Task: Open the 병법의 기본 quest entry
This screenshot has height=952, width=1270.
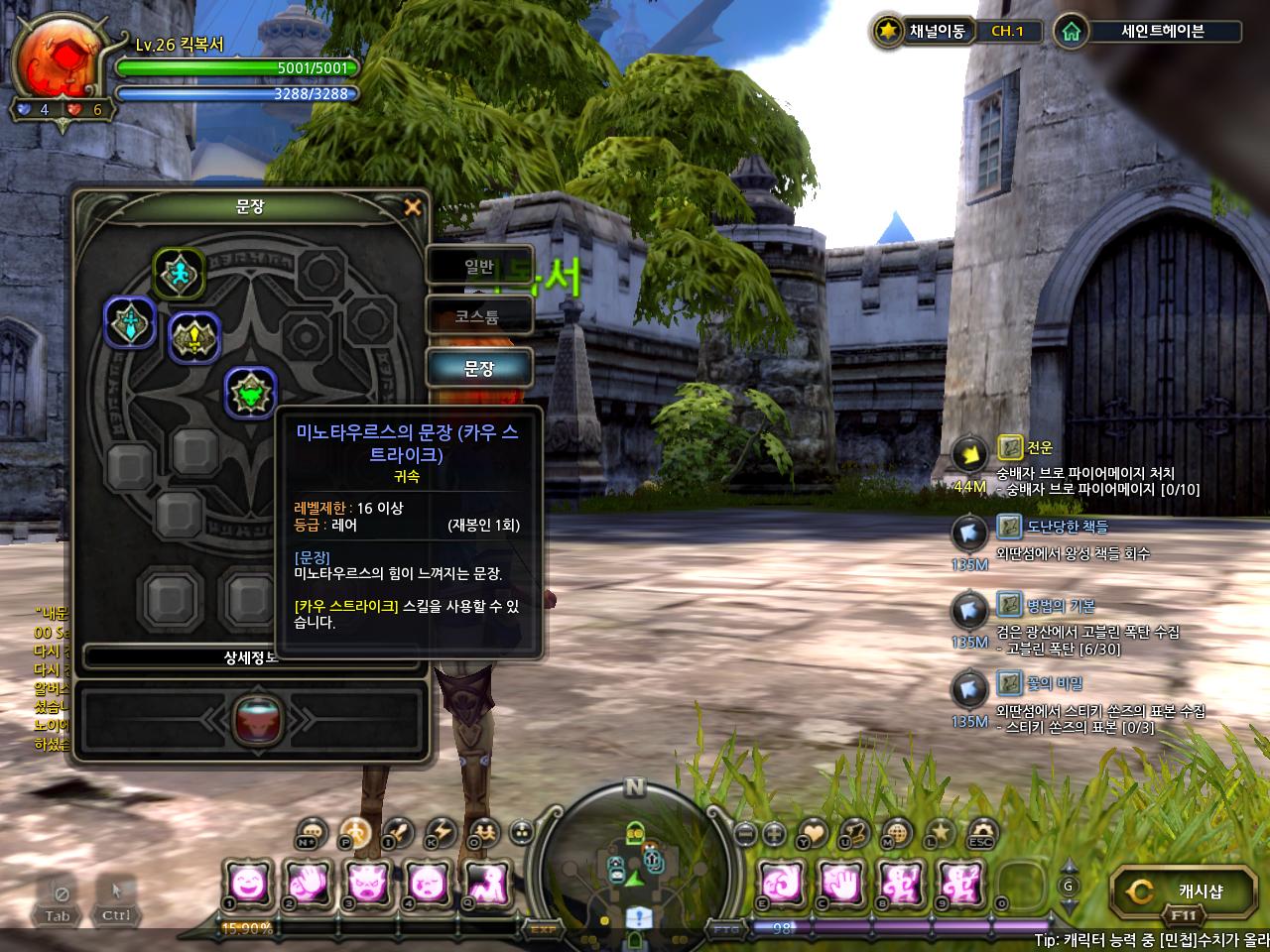Action: 1060,605
